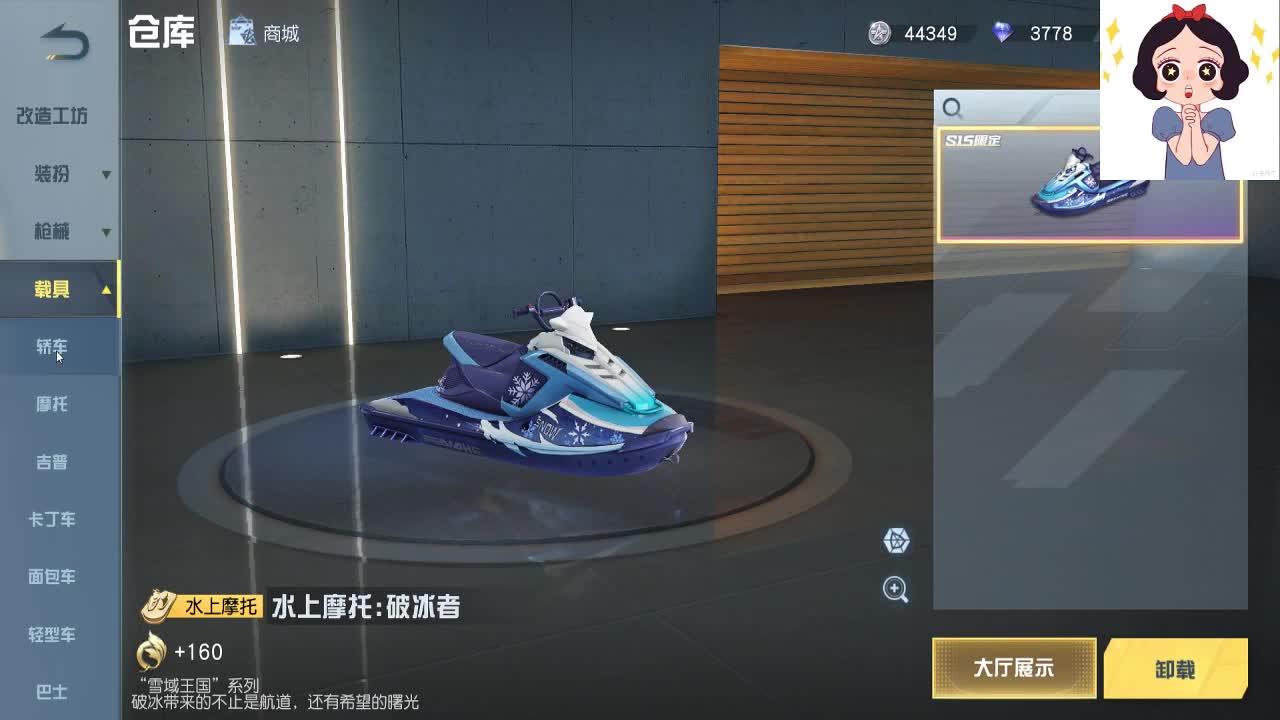Click the hexagonal gem customization icon
1280x720 pixels.
tap(897, 541)
